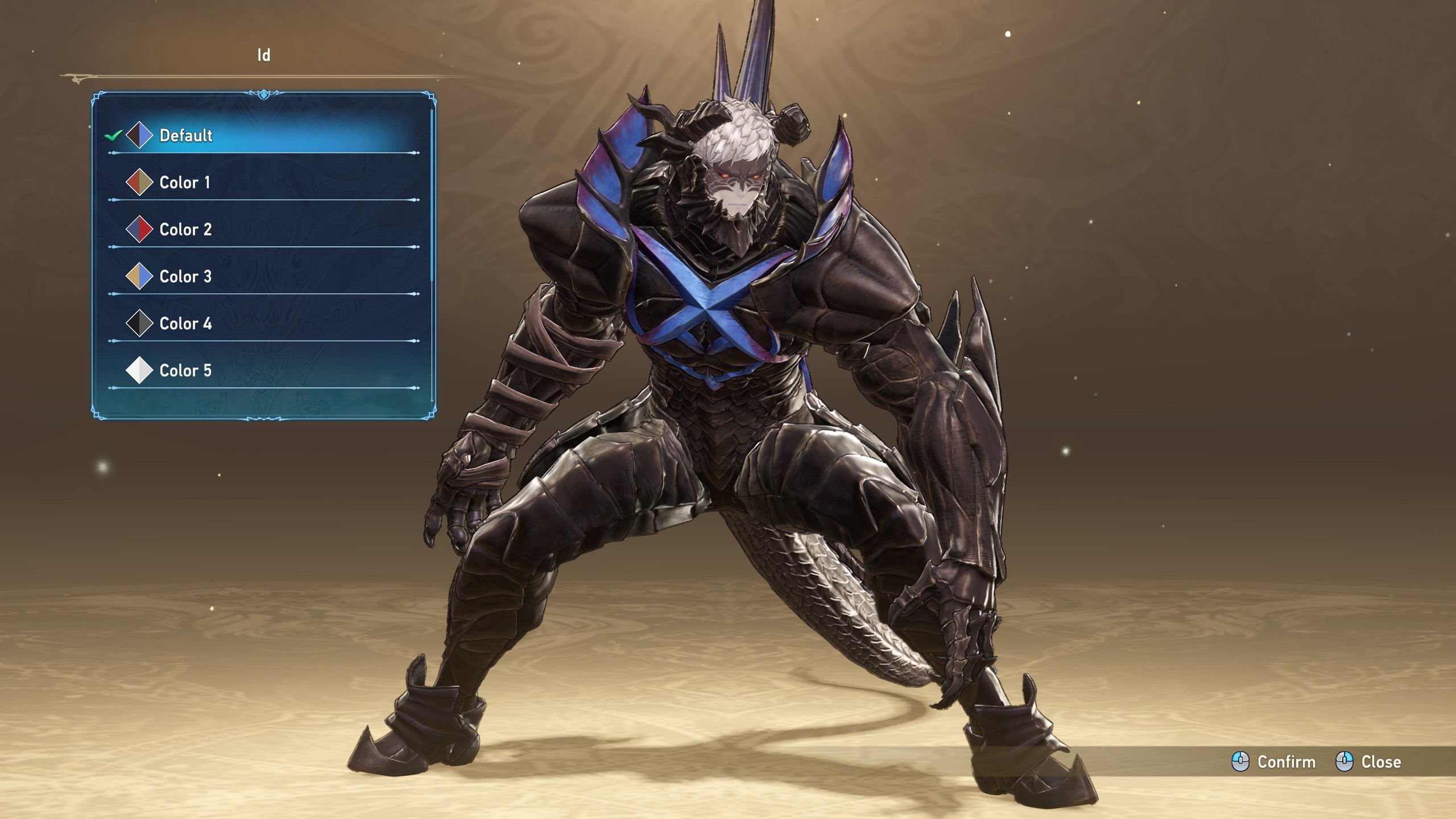
Task: Confirm the color selection
Action: click(1274, 762)
